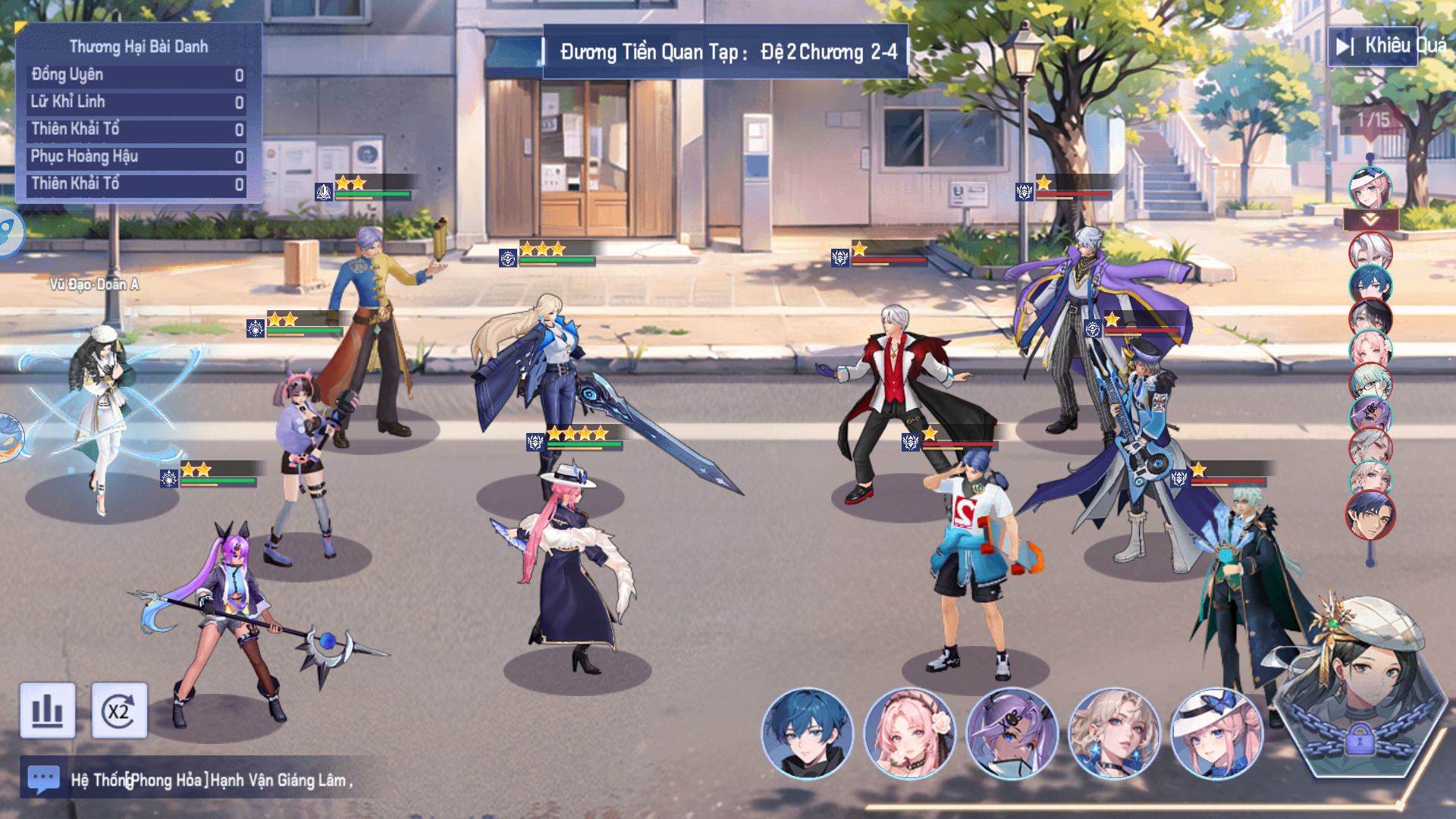Select the pink-haired girl with flower portrait

909,733
